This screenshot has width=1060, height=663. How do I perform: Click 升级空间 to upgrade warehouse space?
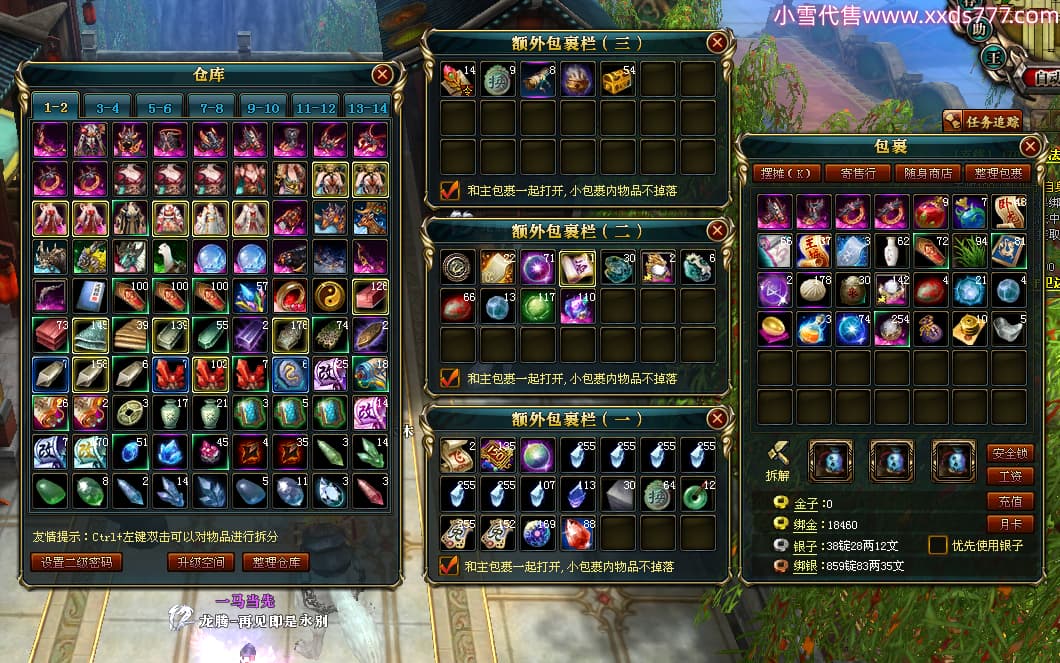(200, 562)
